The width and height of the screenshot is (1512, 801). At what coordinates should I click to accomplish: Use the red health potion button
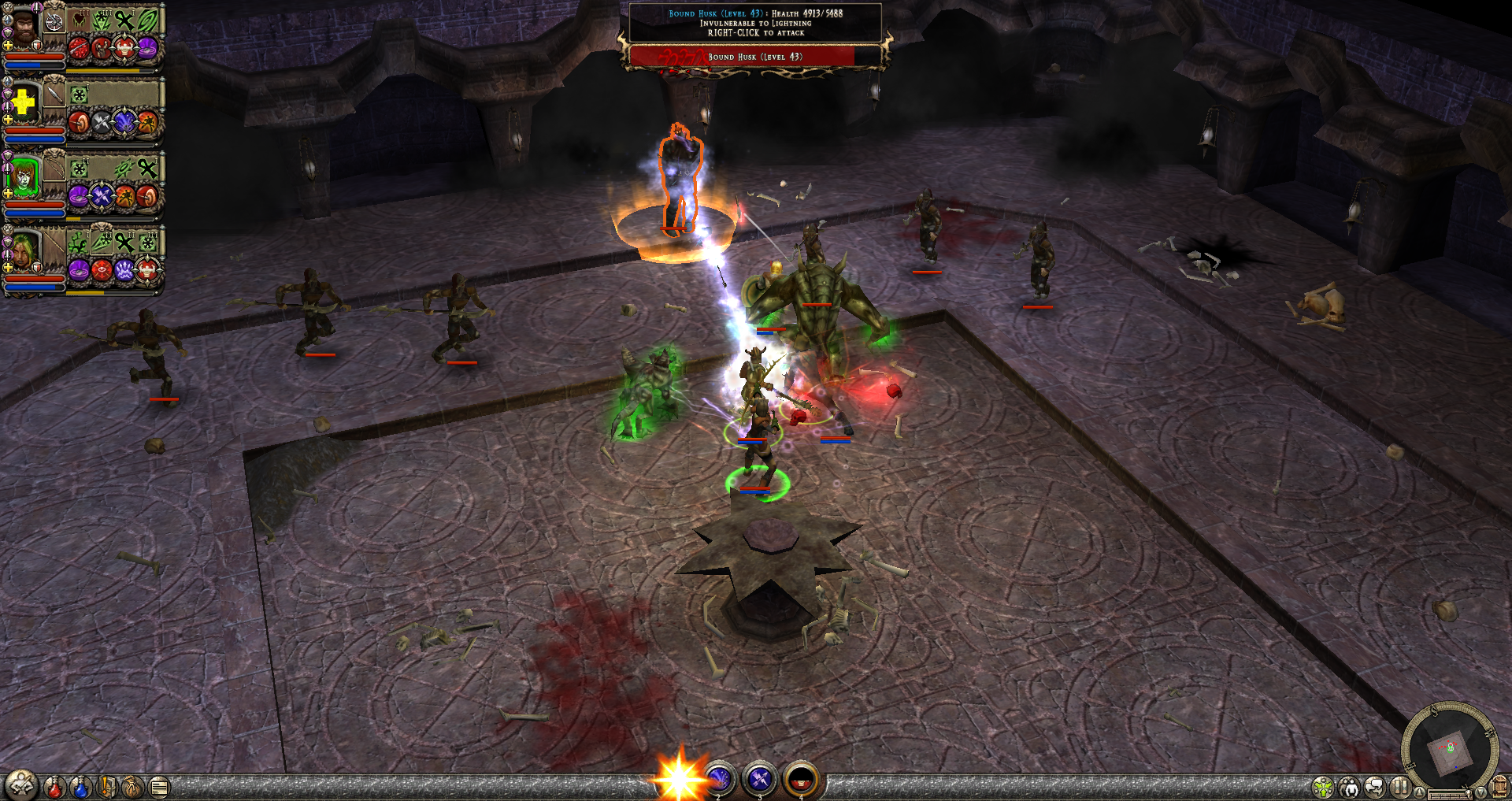coord(54,786)
